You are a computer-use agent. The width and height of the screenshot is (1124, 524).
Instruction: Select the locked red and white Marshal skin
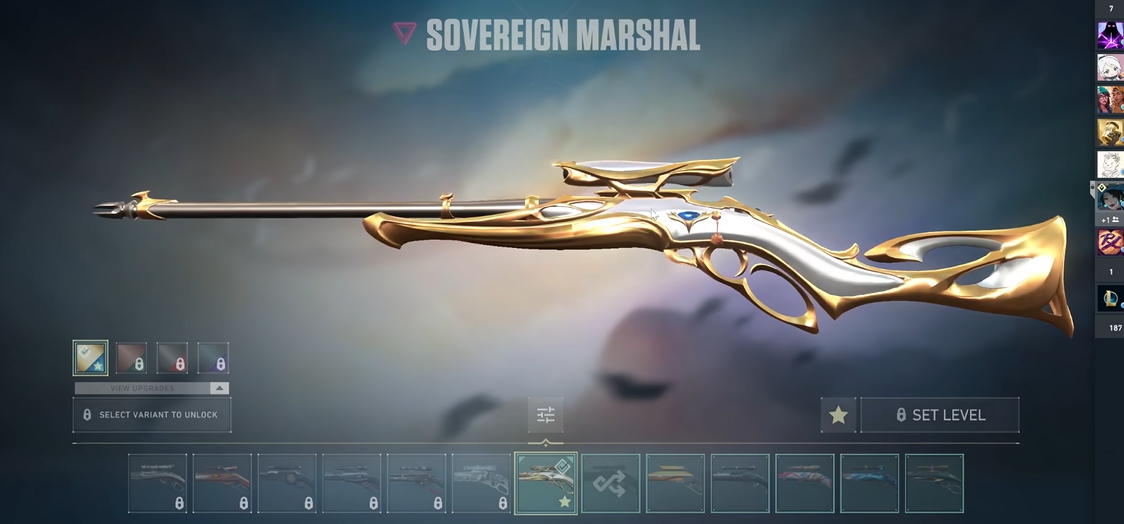pyautogui.click(x=222, y=483)
